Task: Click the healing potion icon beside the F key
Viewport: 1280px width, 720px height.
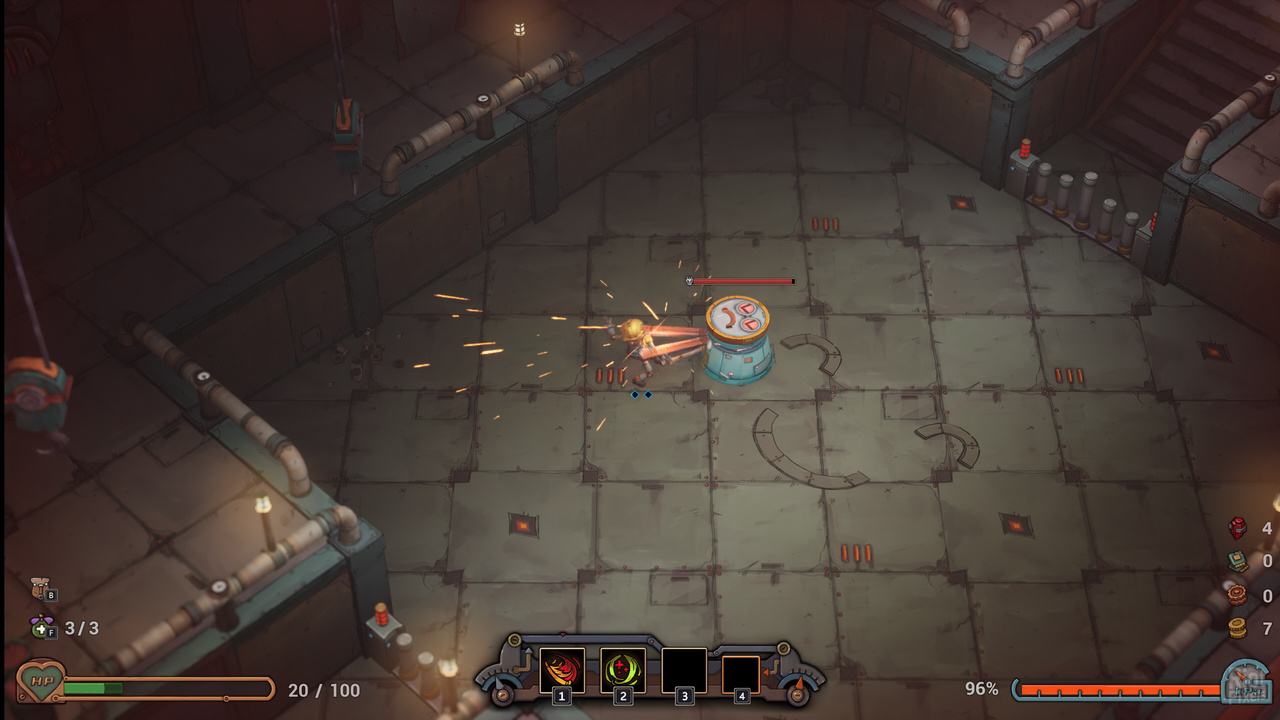Action: 39,627
